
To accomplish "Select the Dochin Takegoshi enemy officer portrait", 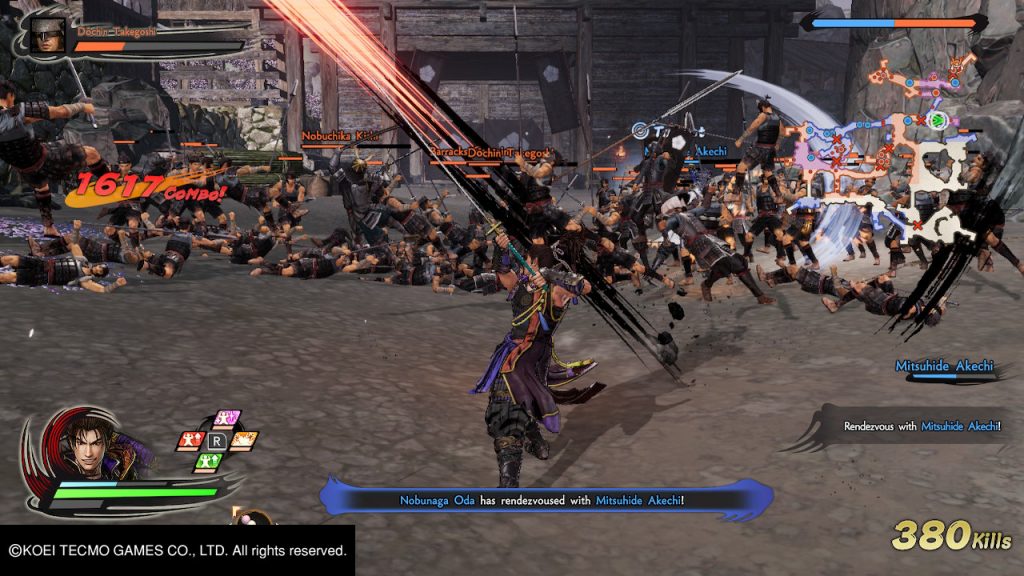I will [47, 33].
